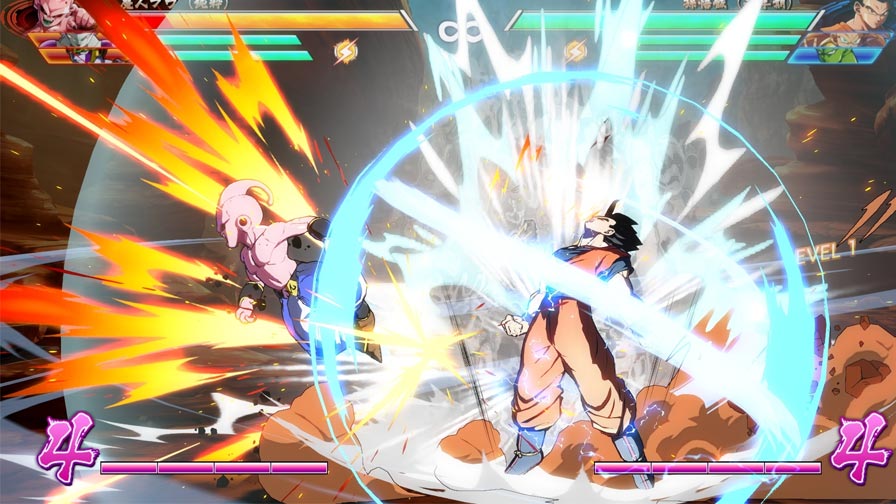Activate player two's Sparking Blast icon
Image resolution: width=896 pixels, height=504 pixels.
pos(575,50)
